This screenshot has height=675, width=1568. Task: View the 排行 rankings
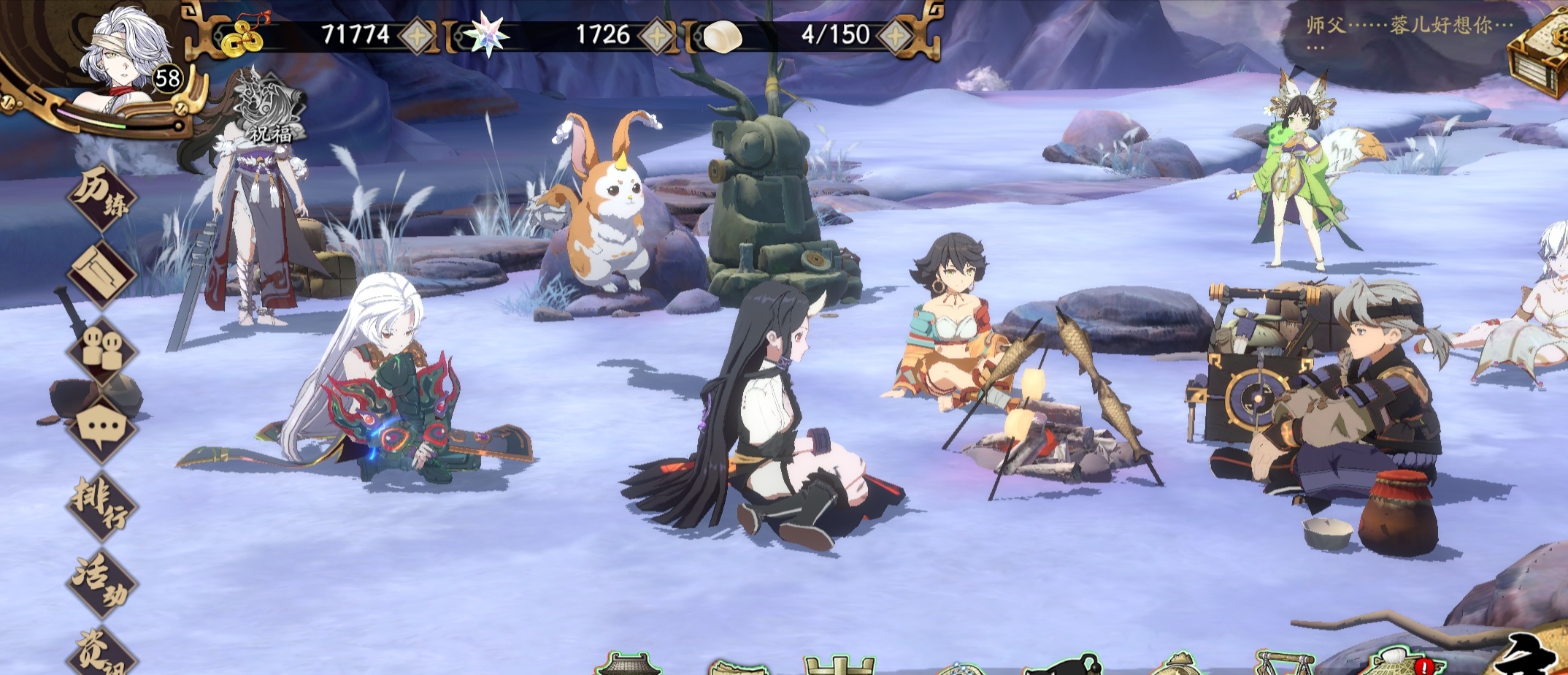pyautogui.click(x=103, y=506)
